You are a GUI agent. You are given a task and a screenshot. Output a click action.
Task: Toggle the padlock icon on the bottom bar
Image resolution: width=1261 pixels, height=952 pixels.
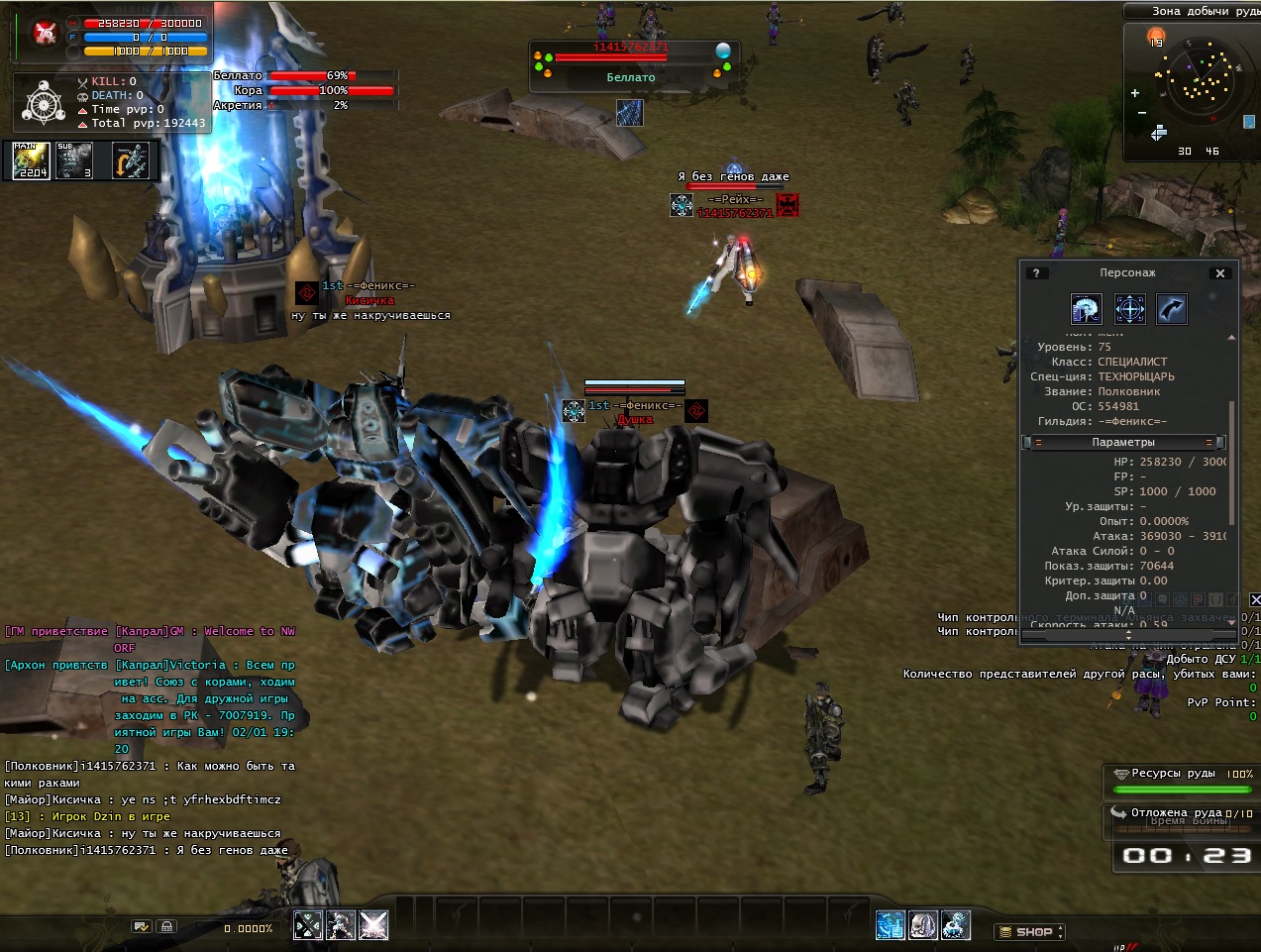pyautogui.click(x=166, y=926)
